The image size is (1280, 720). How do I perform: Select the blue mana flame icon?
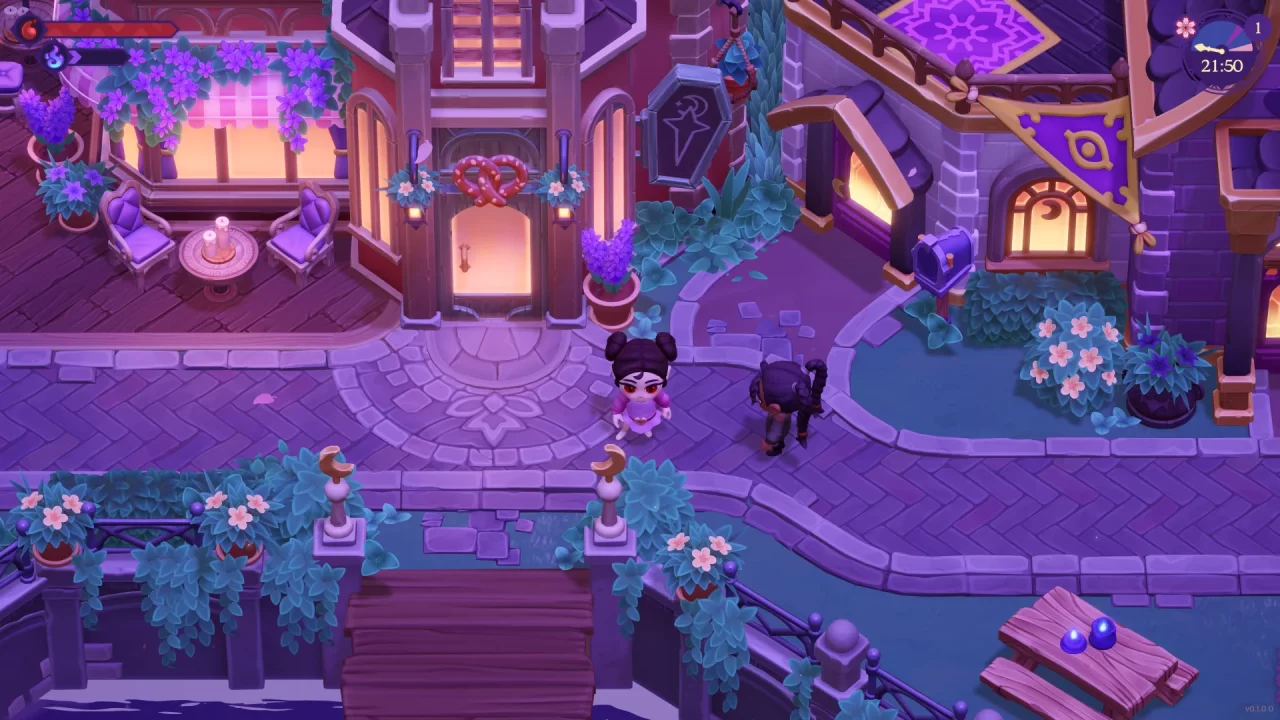(53, 56)
